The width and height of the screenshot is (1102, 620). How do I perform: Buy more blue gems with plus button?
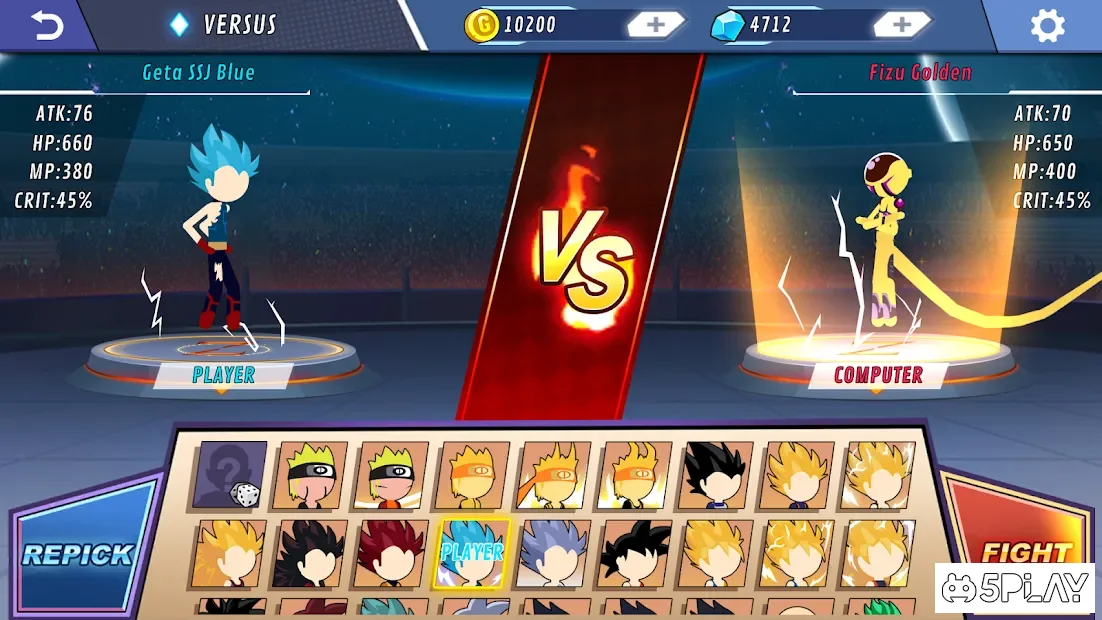[x=901, y=25]
